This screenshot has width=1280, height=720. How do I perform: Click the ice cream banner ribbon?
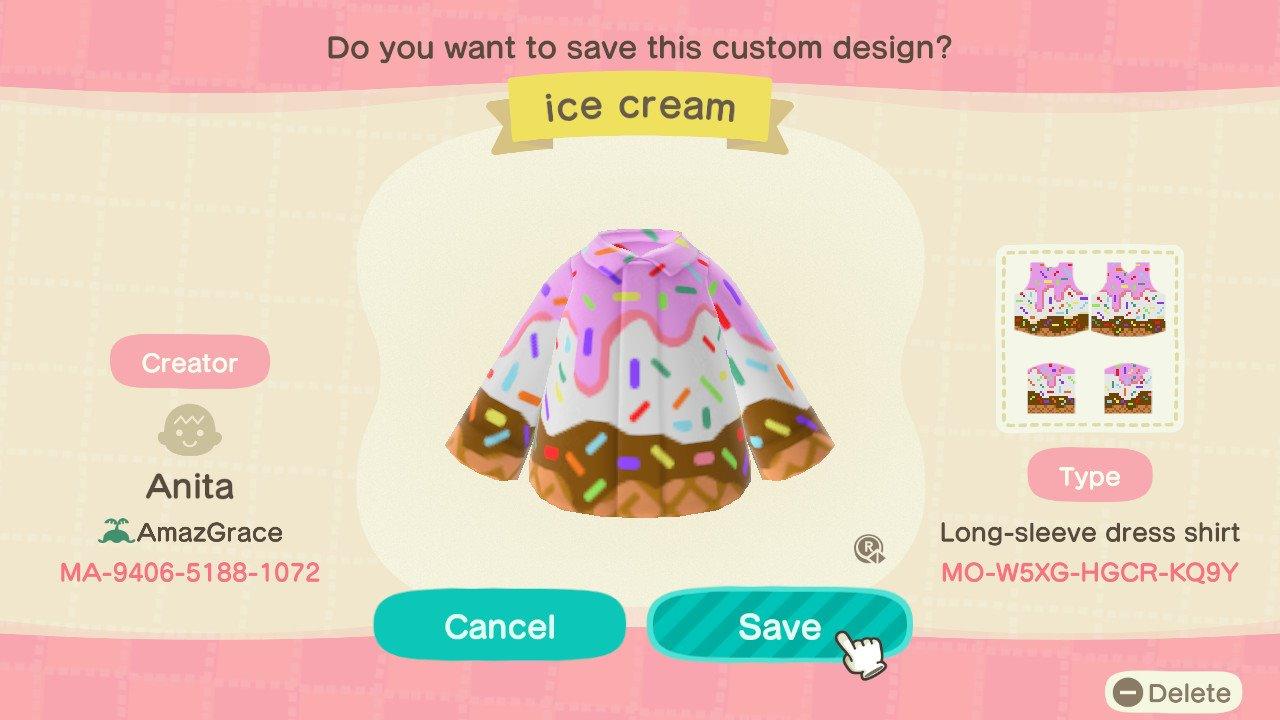[638, 105]
